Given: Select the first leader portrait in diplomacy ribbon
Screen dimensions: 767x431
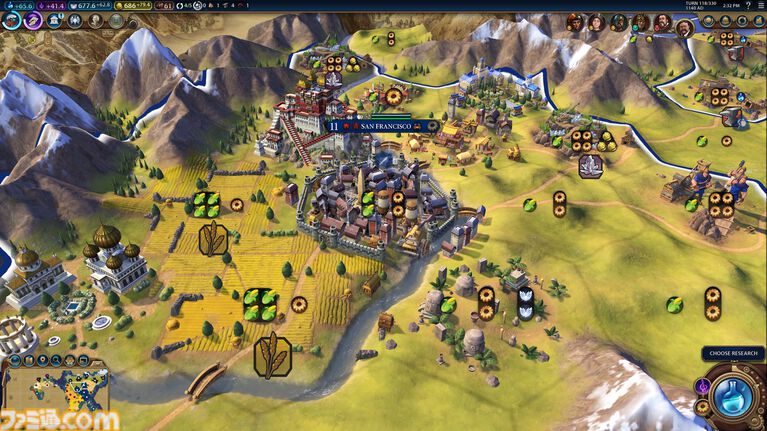Looking at the screenshot, I should [574, 21].
